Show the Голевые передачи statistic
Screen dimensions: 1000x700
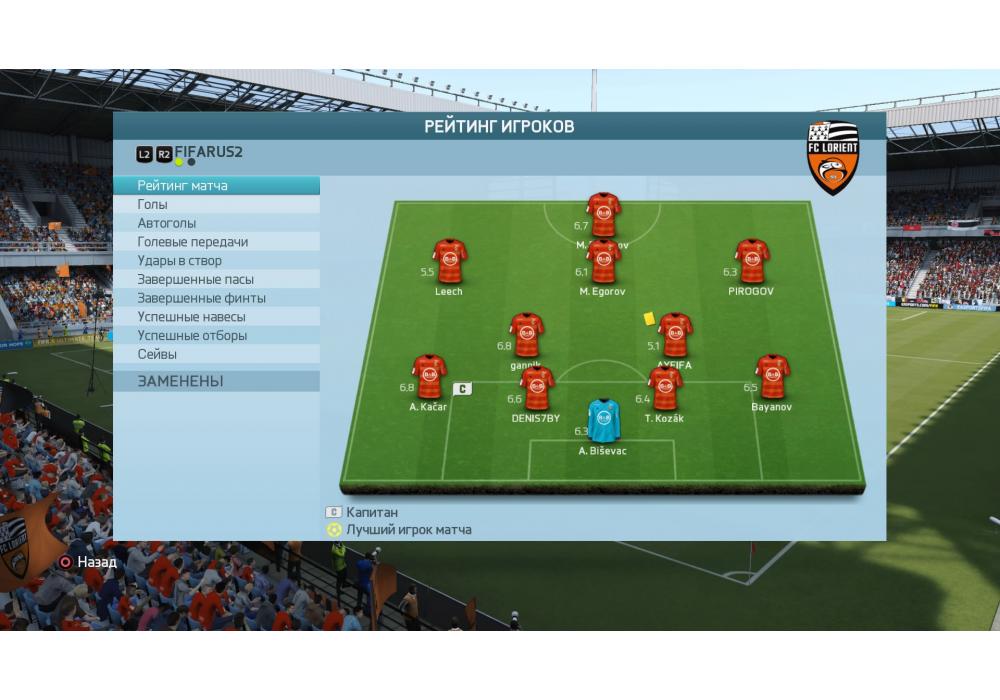216,242
